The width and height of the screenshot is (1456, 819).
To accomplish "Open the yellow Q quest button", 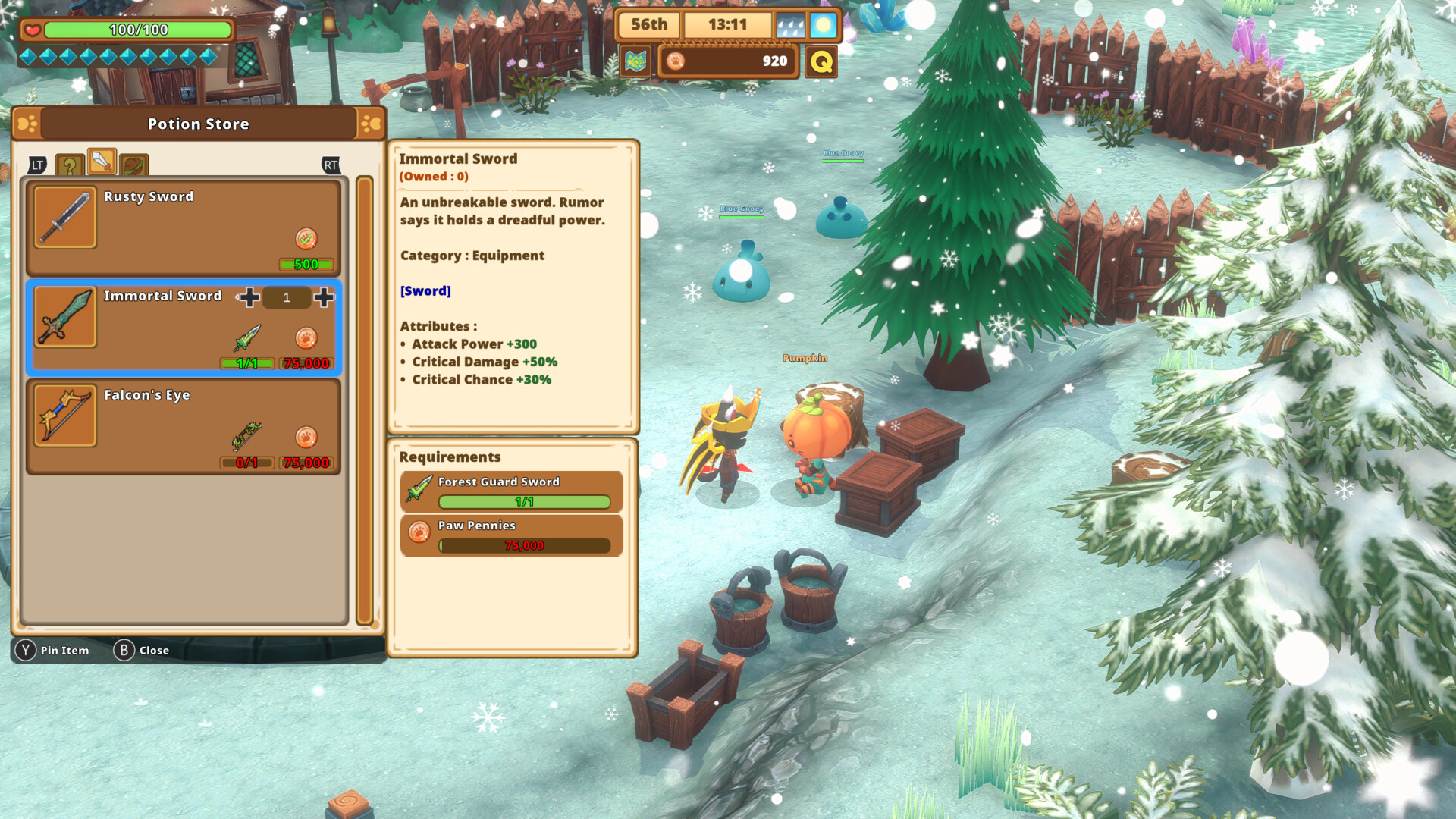I will [821, 61].
